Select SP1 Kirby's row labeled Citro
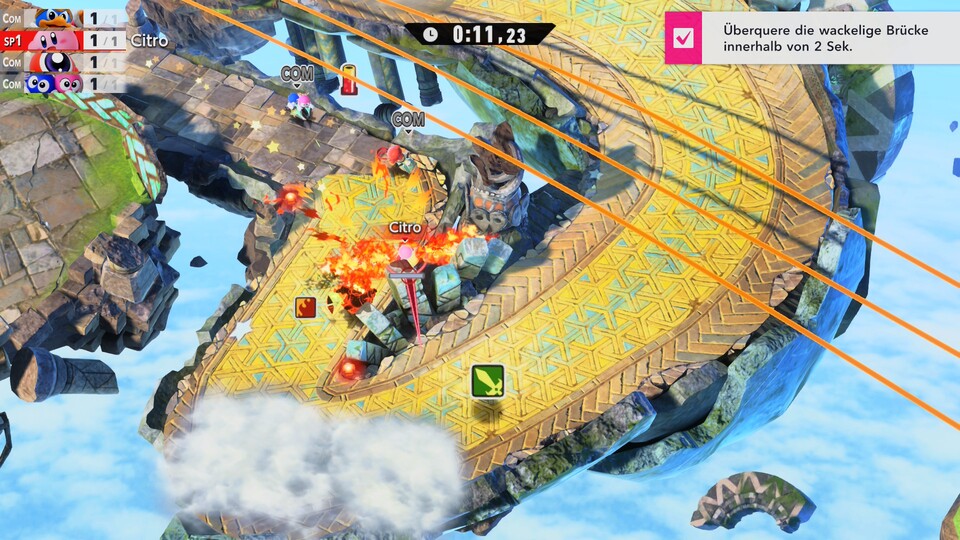Image resolution: width=960 pixels, height=540 pixels. point(62,40)
